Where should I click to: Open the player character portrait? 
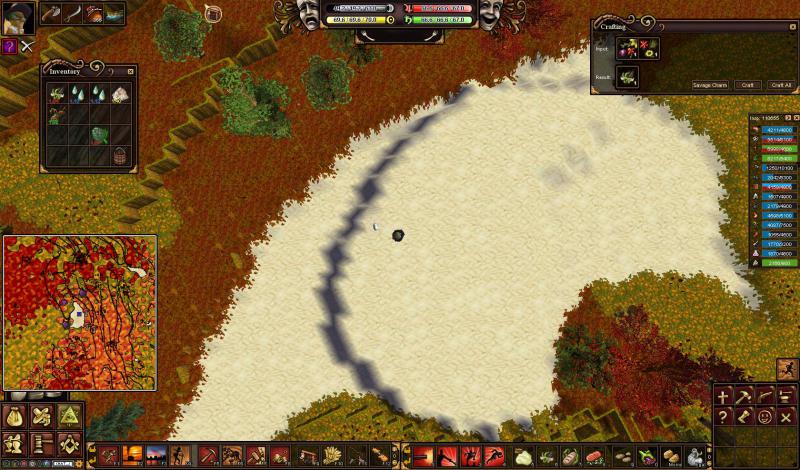[x=17, y=17]
